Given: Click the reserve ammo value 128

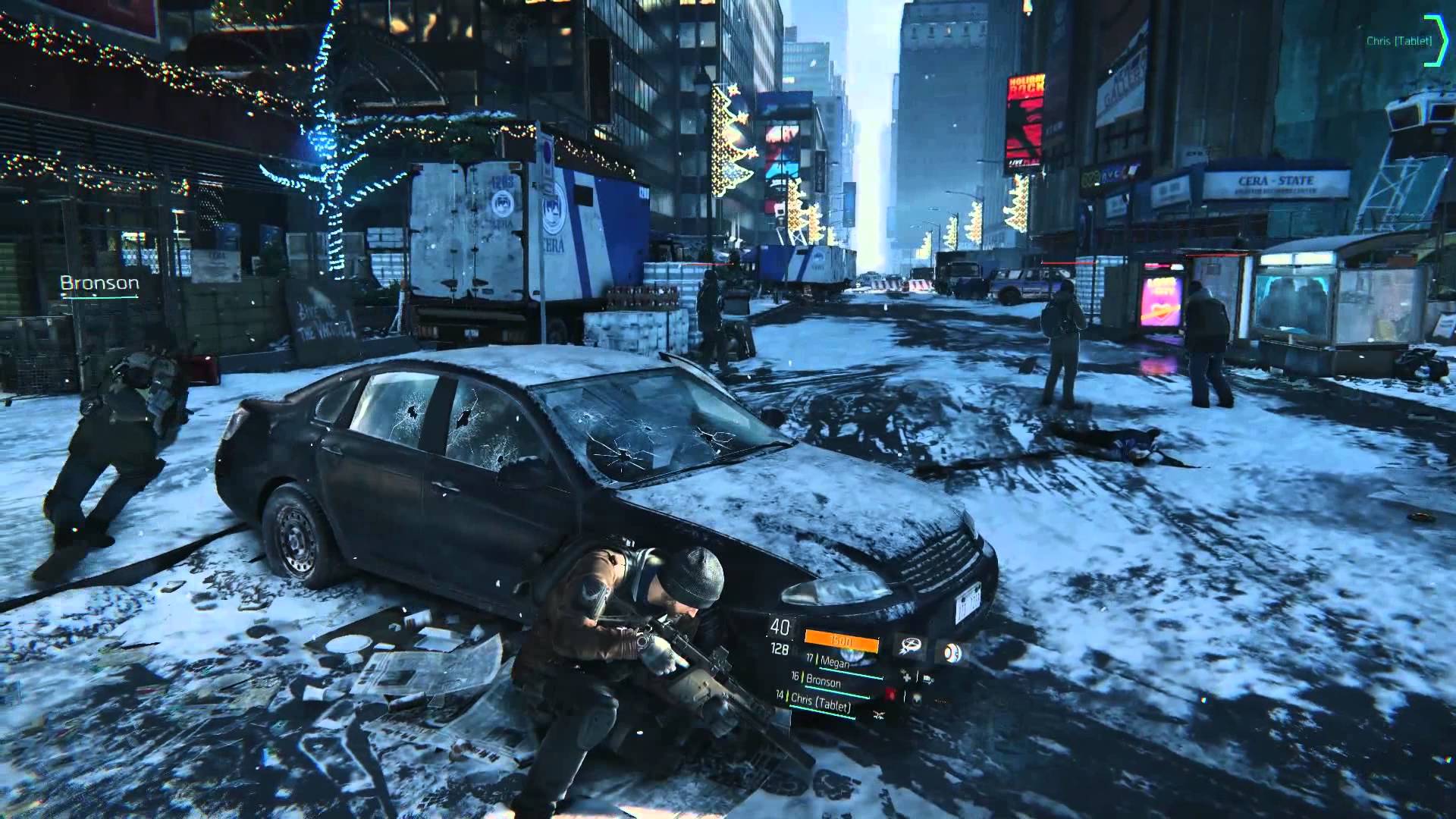Looking at the screenshot, I should [780, 647].
